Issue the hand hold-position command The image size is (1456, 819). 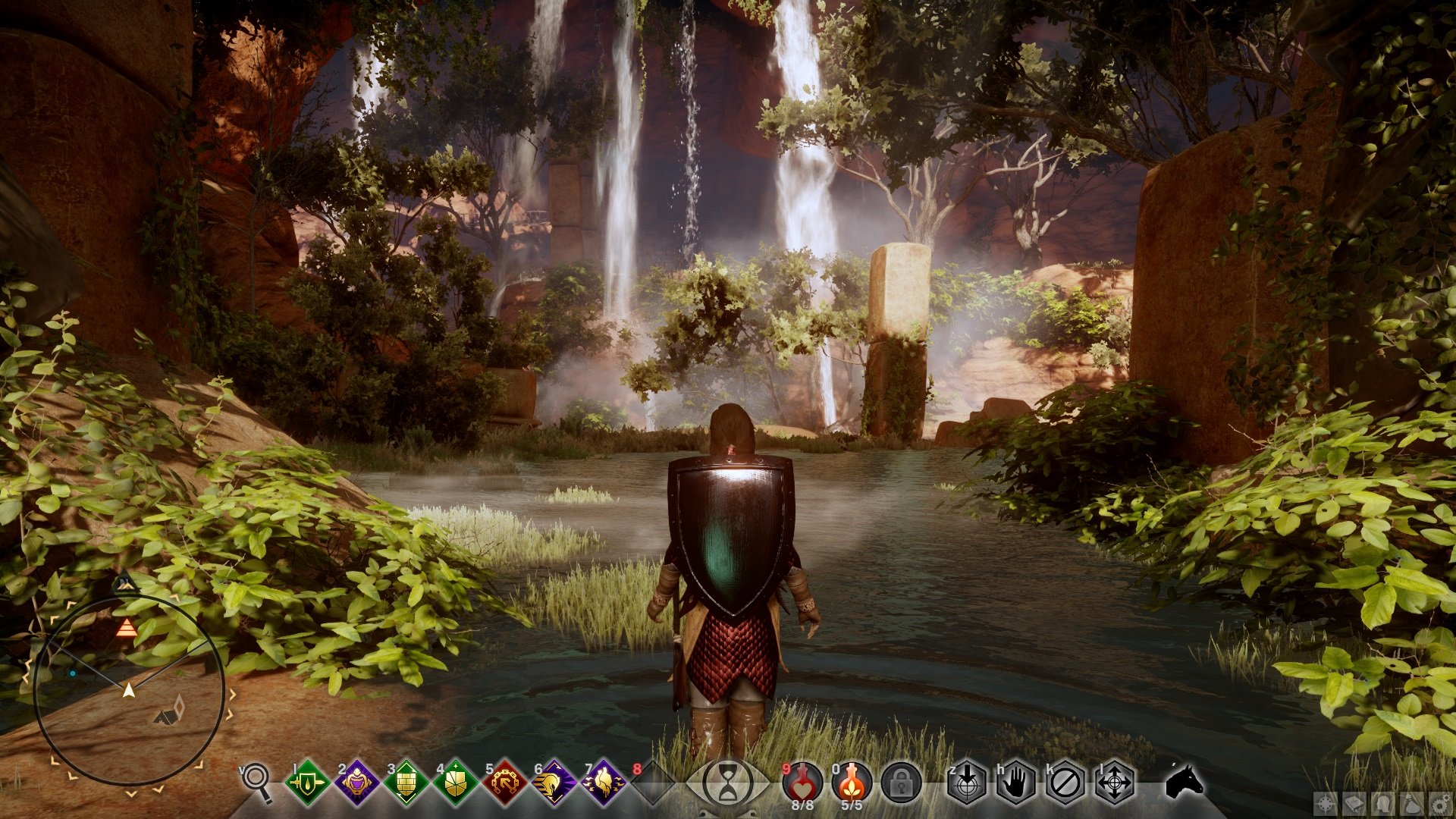coord(1016,782)
